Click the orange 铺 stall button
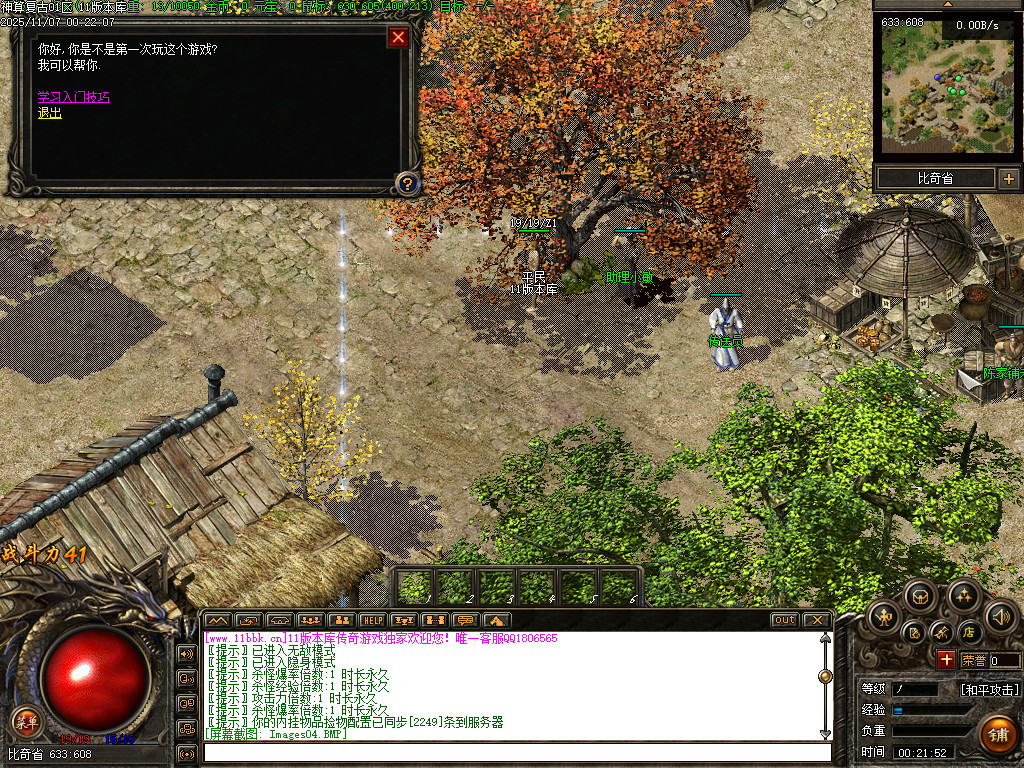The image size is (1024, 768). [x=997, y=732]
